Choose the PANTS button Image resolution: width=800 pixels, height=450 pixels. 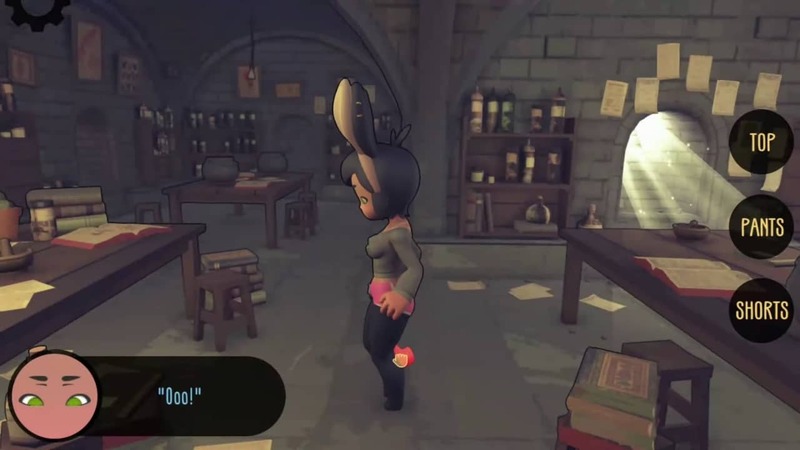click(762, 226)
